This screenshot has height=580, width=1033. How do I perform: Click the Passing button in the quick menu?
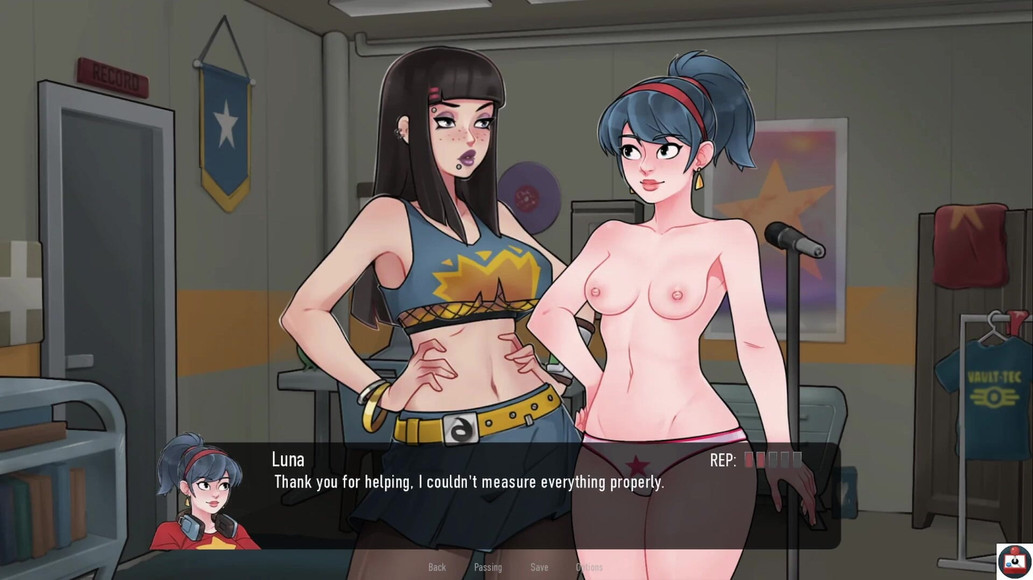[x=488, y=567]
